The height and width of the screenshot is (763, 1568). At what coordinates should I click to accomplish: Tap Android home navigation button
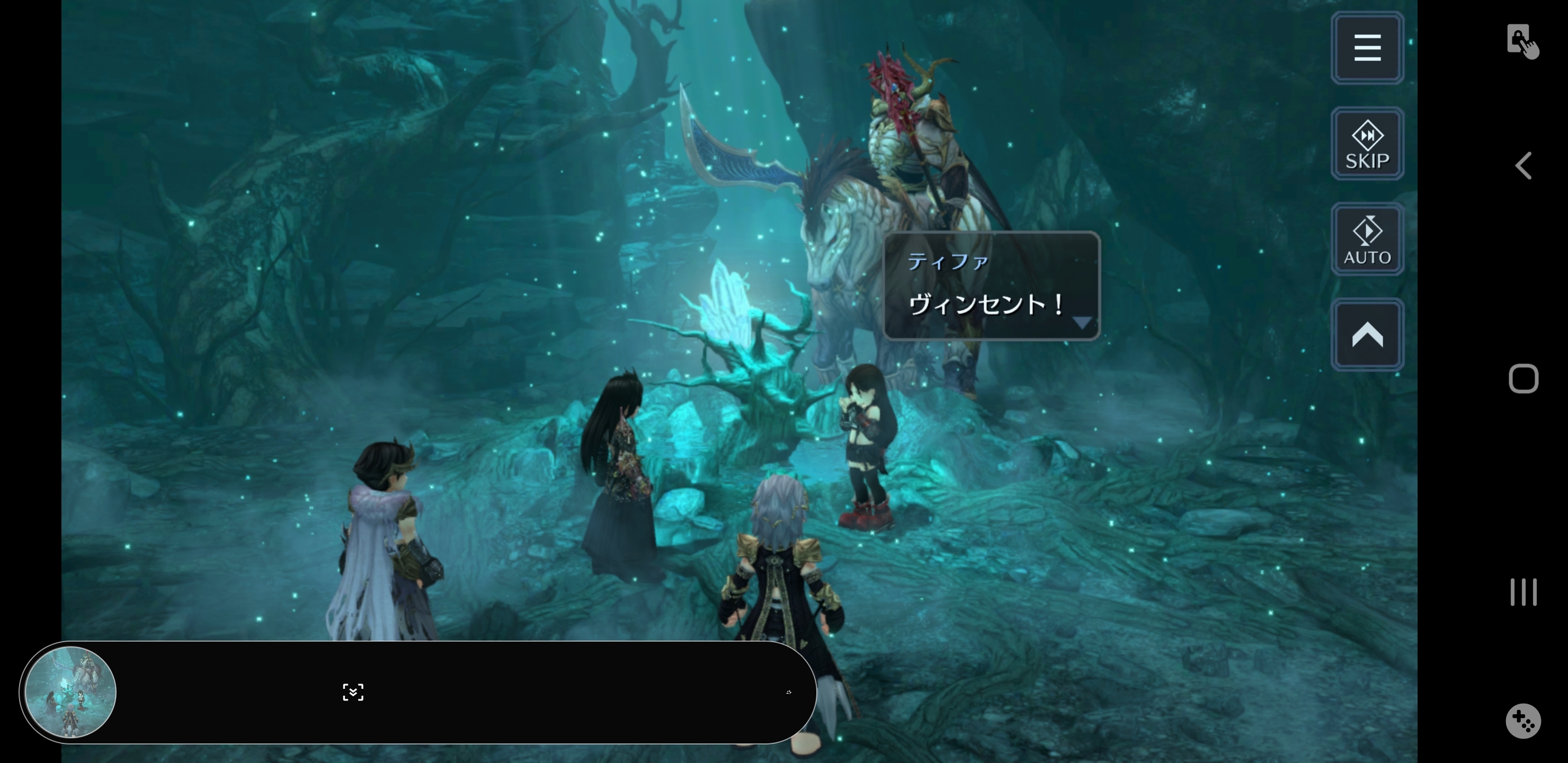[x=1523, y=379]
